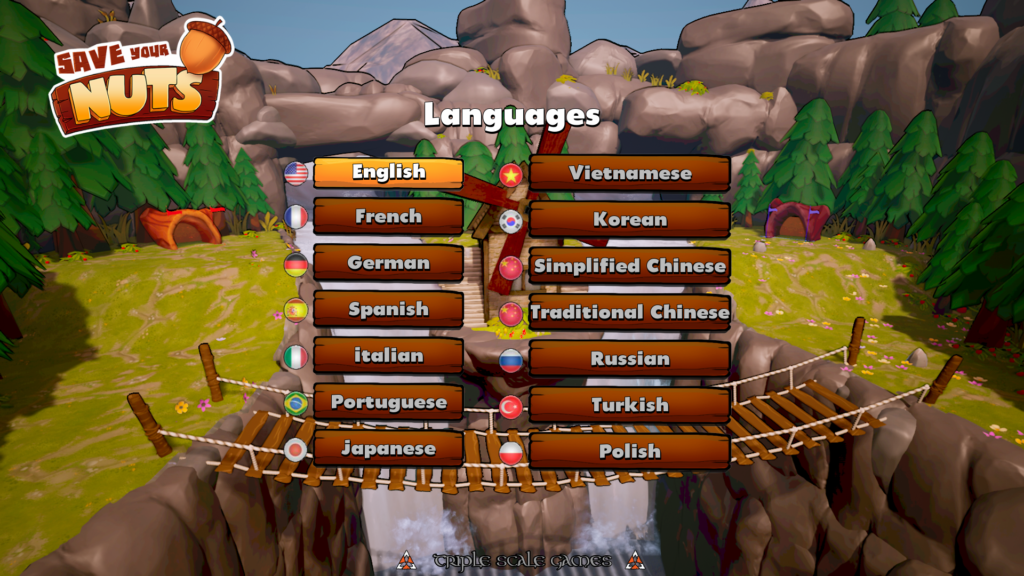Viewport: 1024px width, 576px height.
Task: Select Traditional Chinese language
Action: (629, 312)
